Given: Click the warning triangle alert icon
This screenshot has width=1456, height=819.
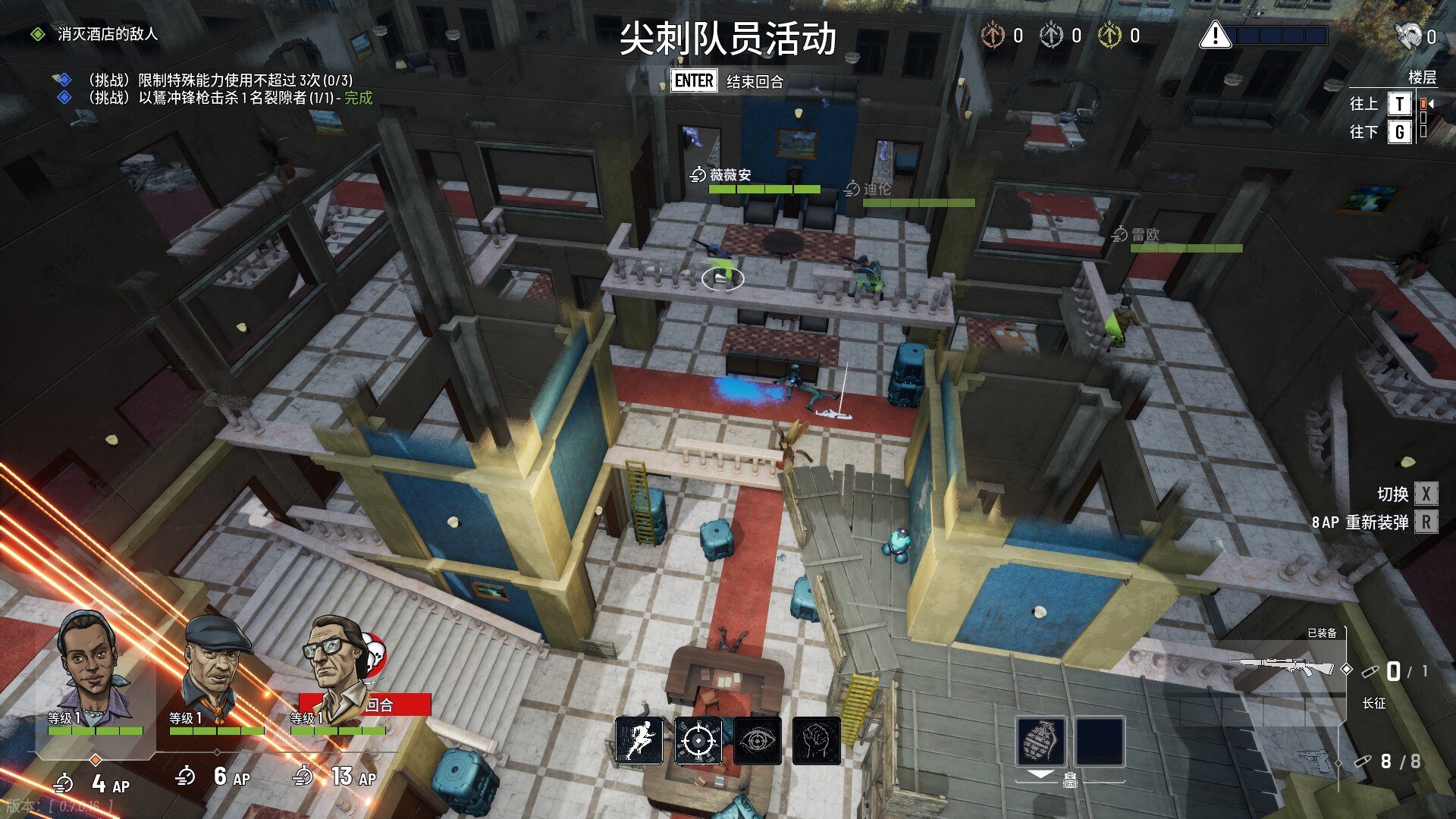Looking at the screenshot, I should 1215,35.
